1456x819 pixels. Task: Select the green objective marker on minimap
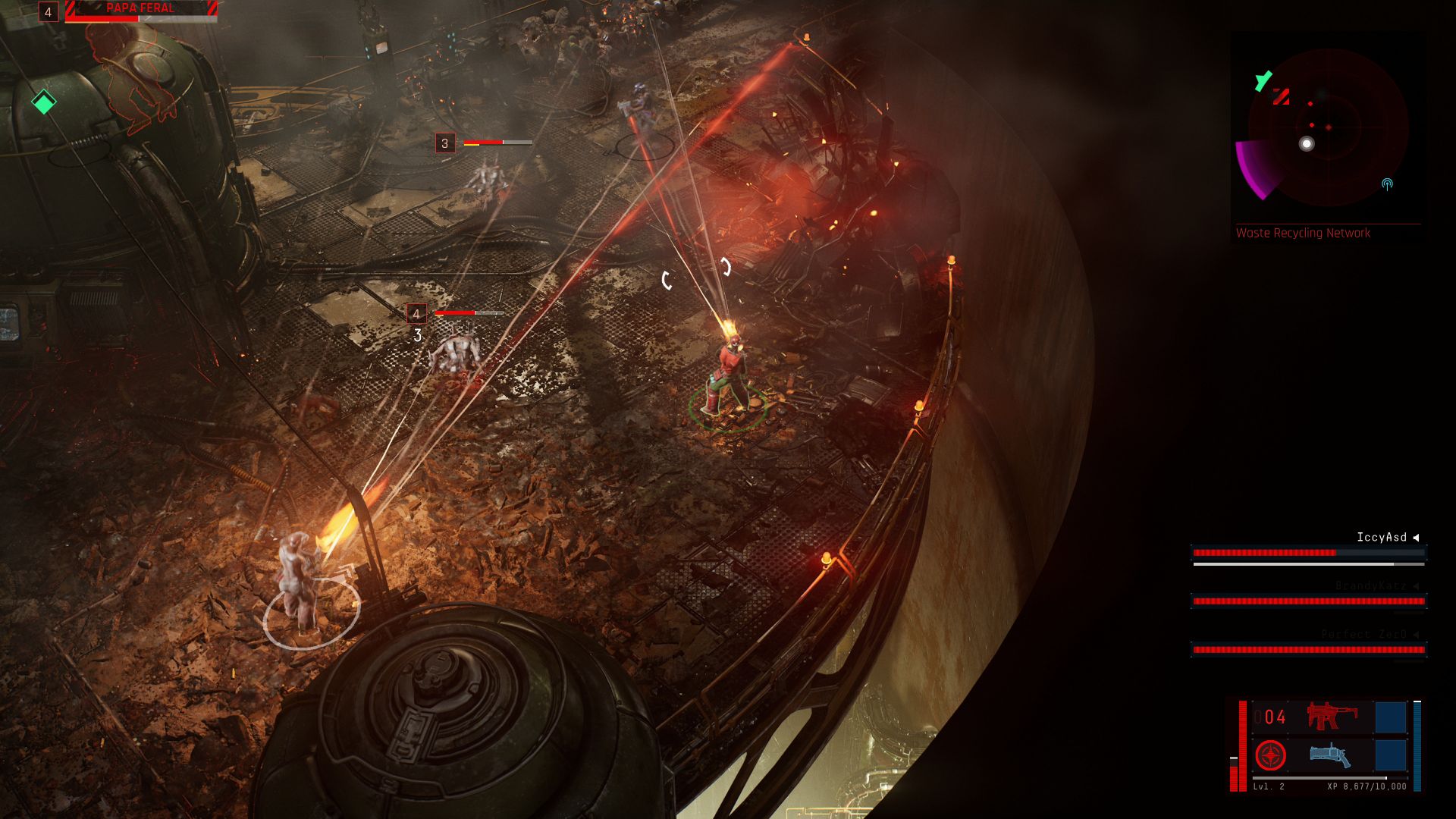click(x=1263, y=80)
